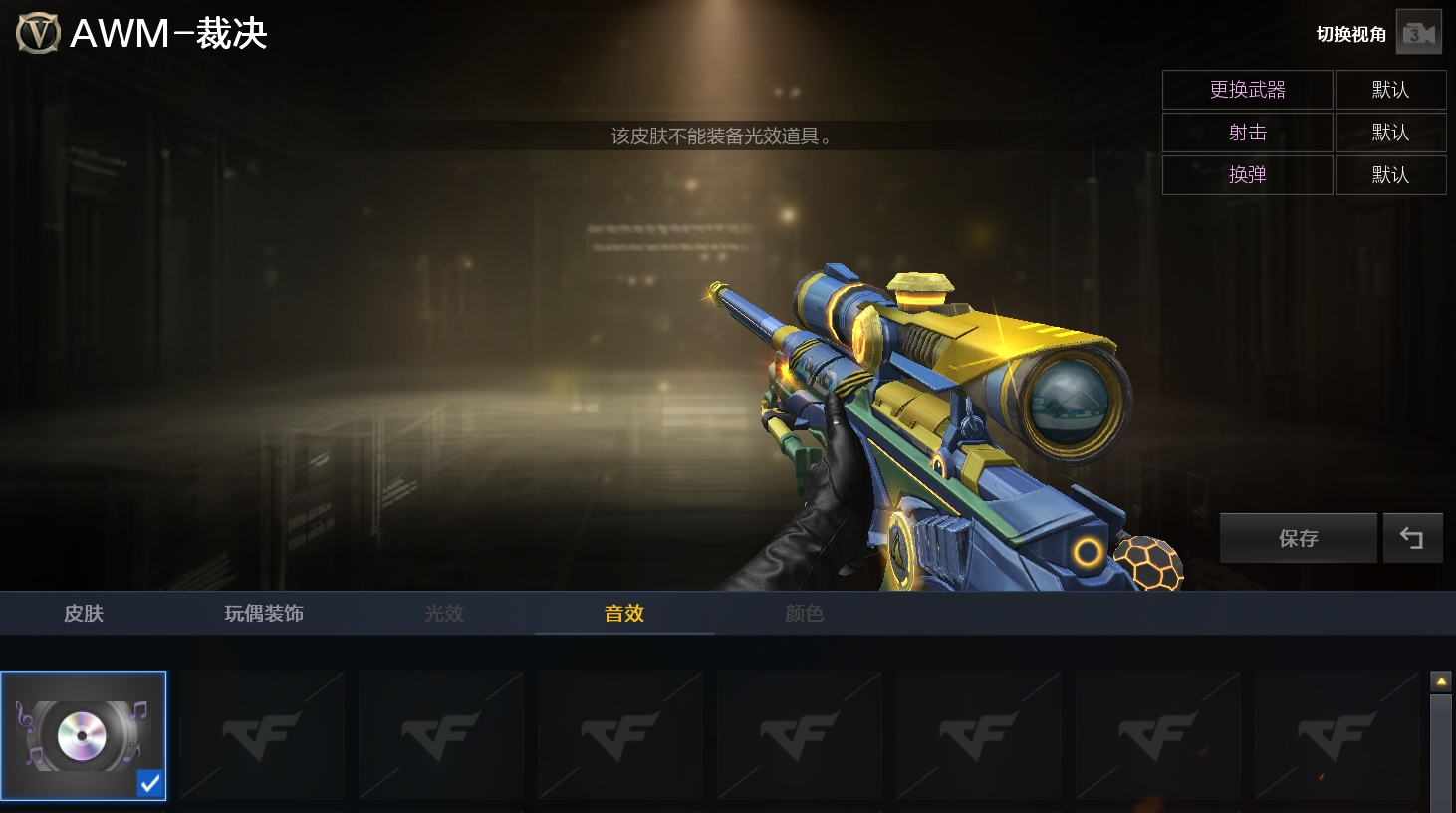
Task: Click the 保存 save button
Action: point(1298,538)
